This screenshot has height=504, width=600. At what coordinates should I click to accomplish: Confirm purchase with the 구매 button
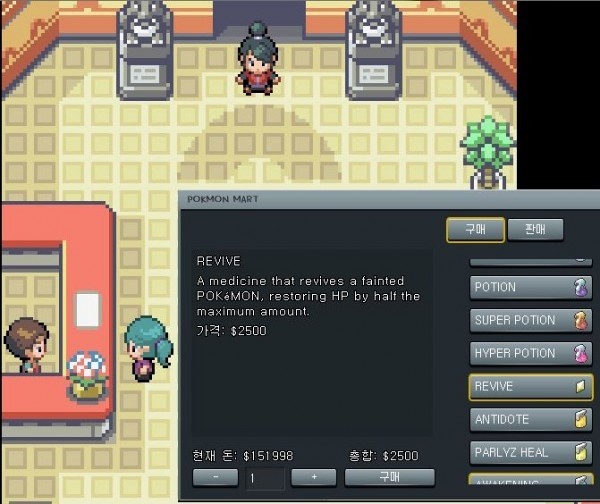tap(389, 478)
